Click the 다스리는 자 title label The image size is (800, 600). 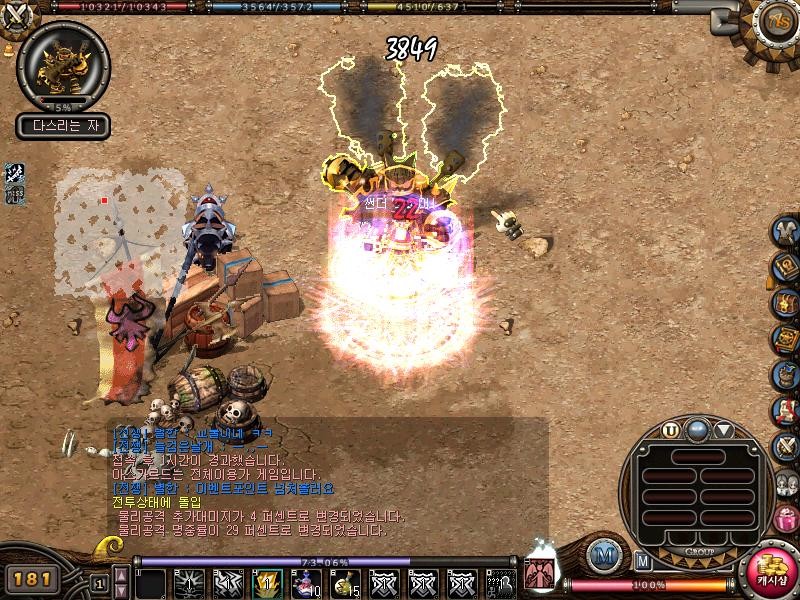click(63, 127)
